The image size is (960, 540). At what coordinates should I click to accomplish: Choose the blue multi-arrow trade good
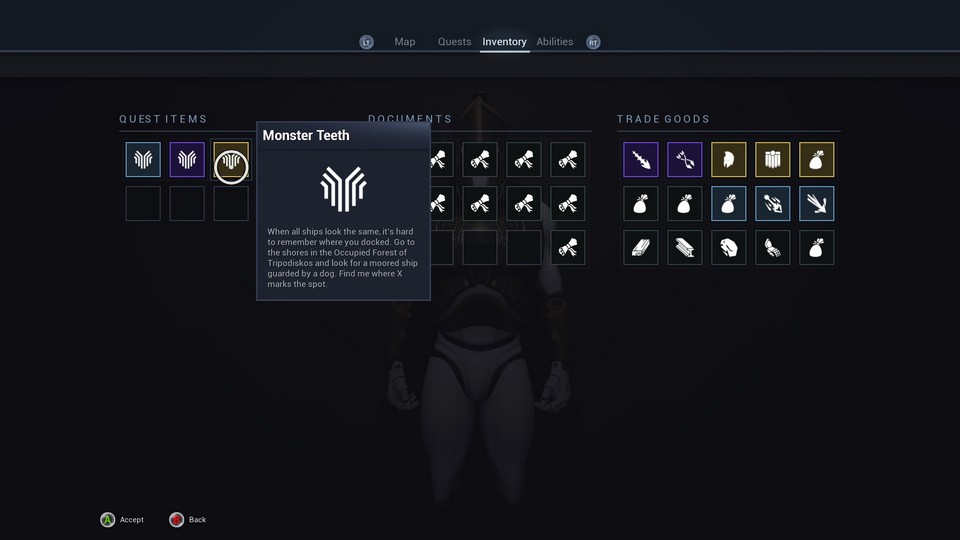tap(817, 204)
